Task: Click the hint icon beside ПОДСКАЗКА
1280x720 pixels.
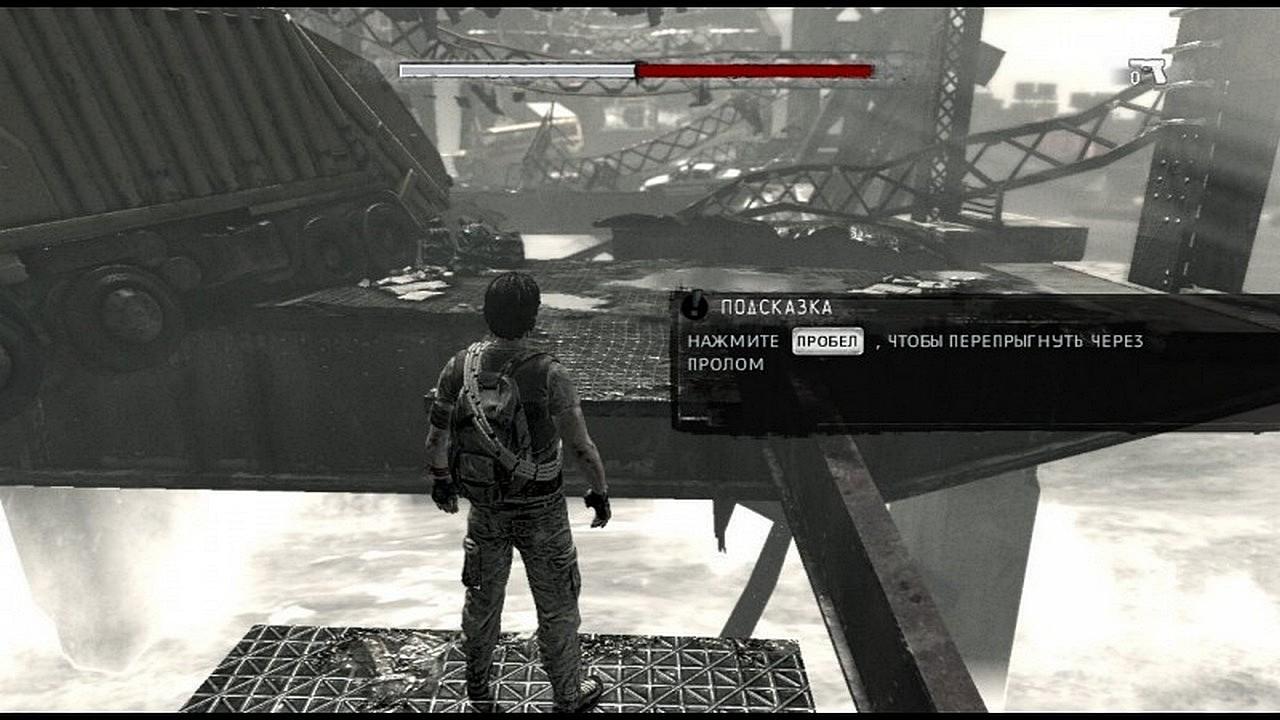Action: (x=694, y=307)
